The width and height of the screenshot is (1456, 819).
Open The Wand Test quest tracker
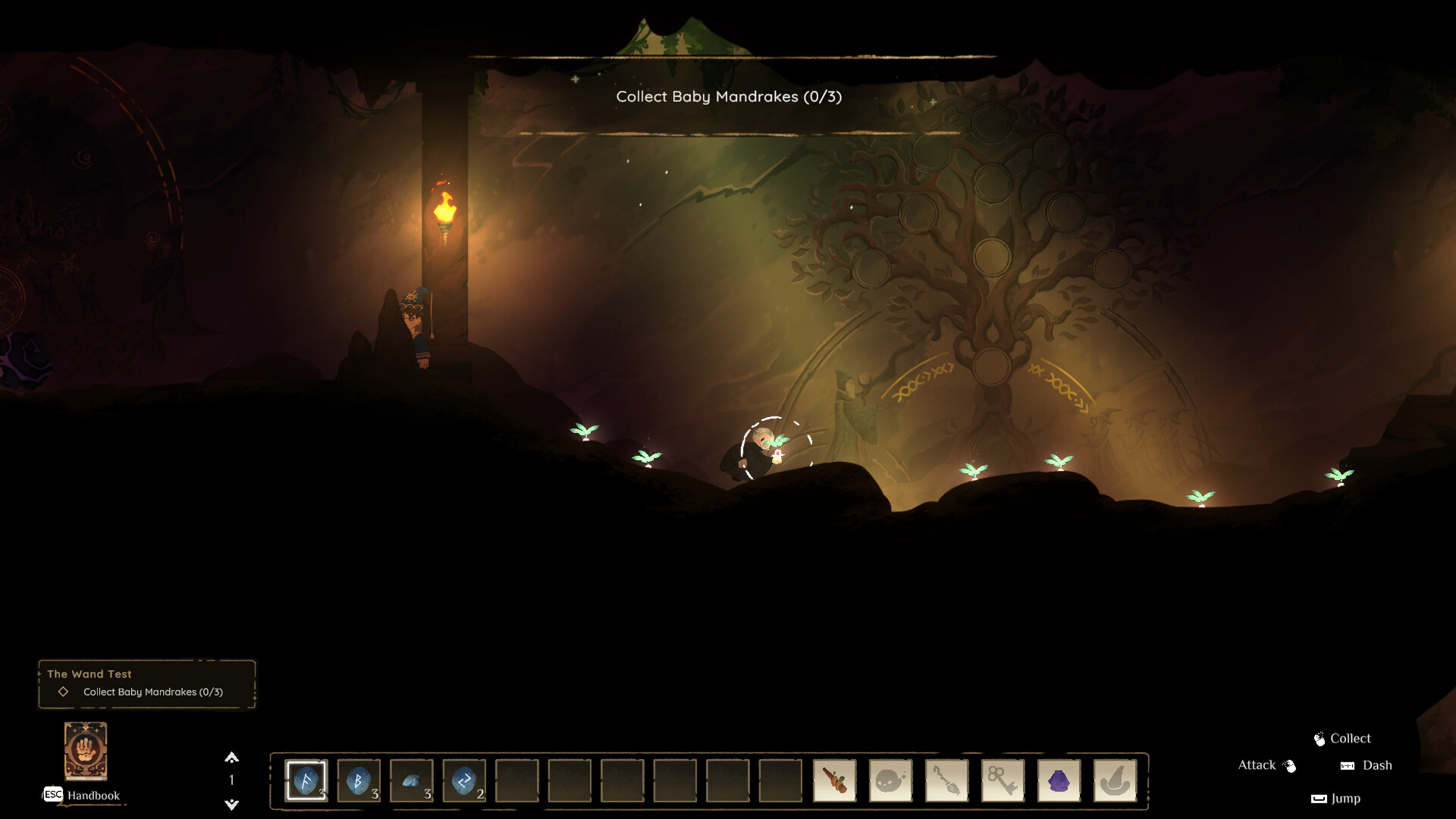click(x=147, y=683)
